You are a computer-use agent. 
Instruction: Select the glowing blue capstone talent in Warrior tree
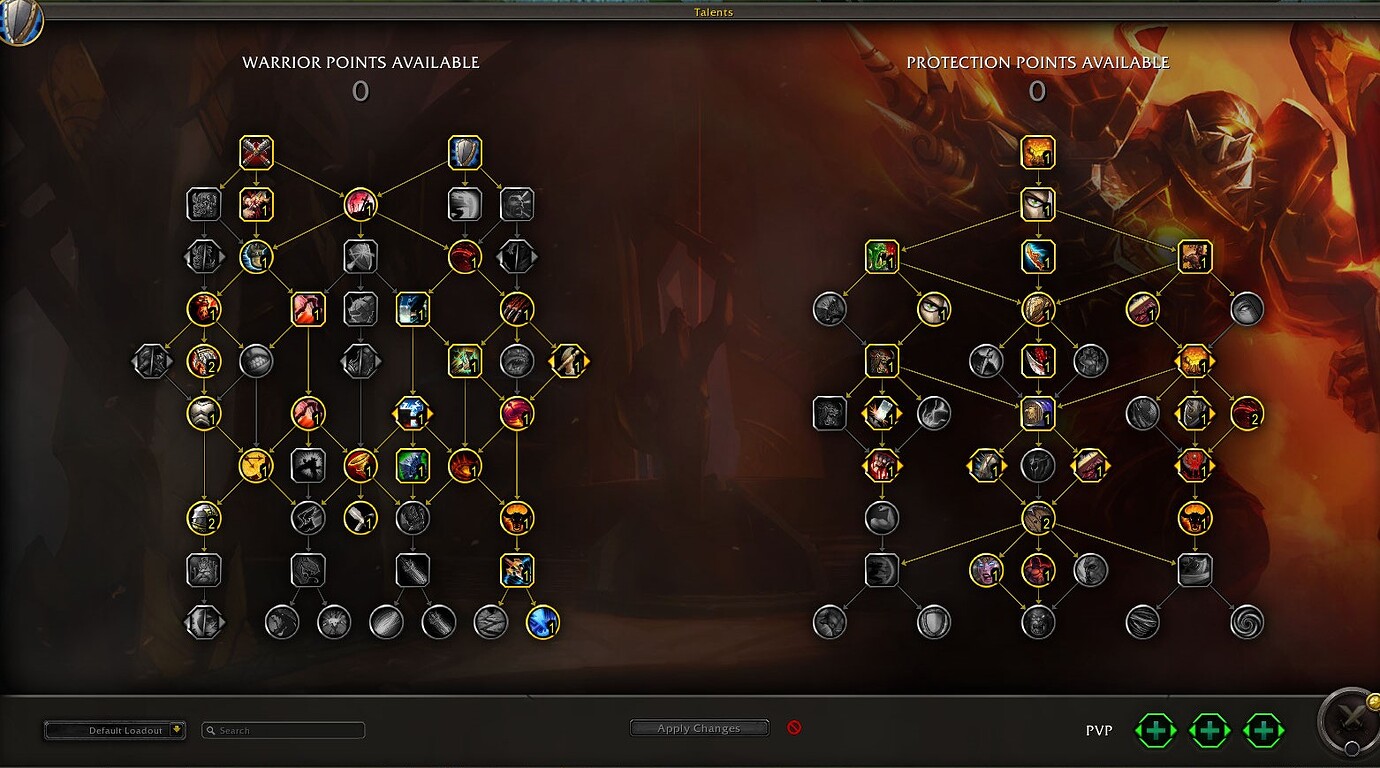pos(544,622)
